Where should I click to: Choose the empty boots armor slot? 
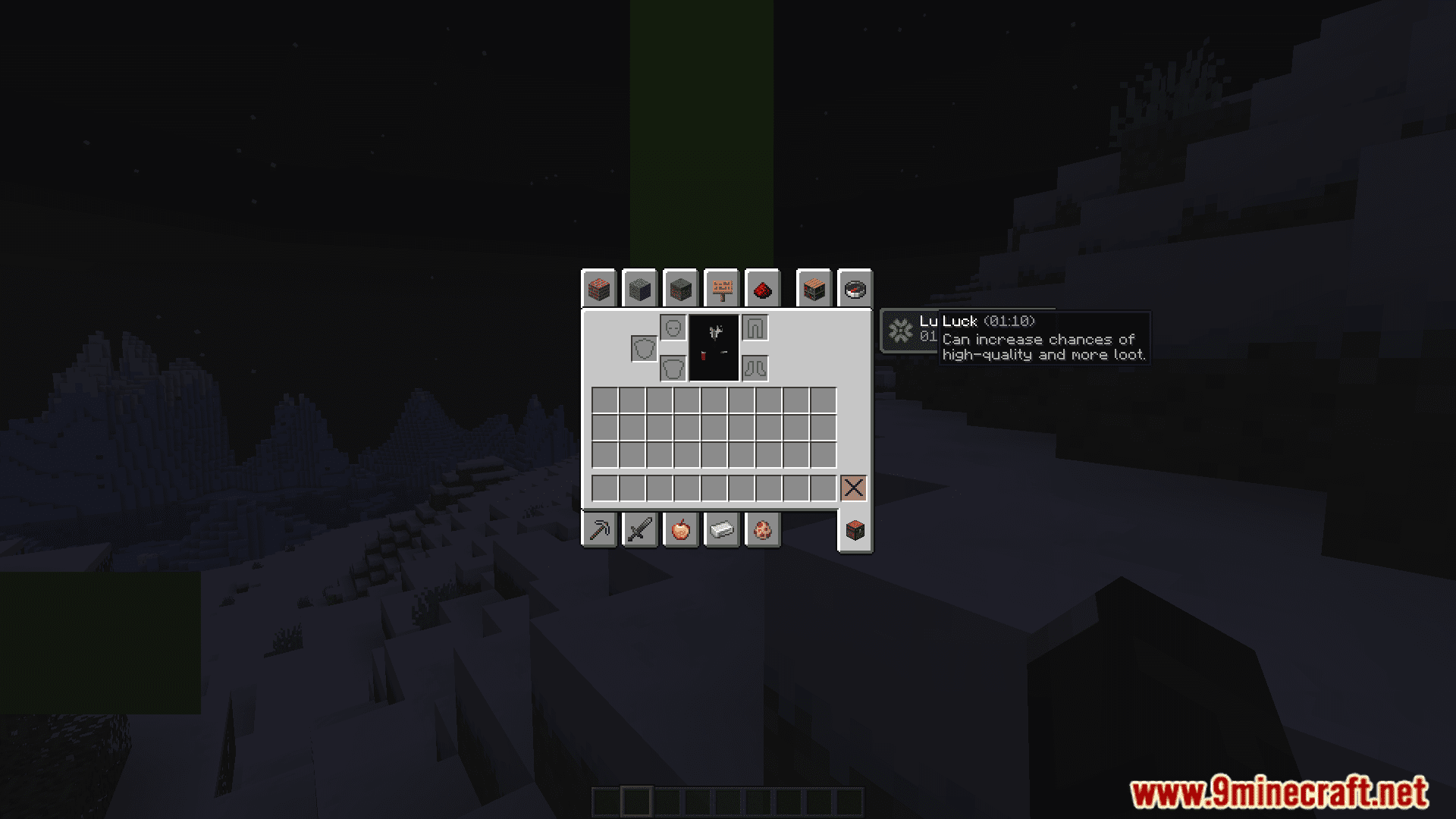(x=755, y=369)
